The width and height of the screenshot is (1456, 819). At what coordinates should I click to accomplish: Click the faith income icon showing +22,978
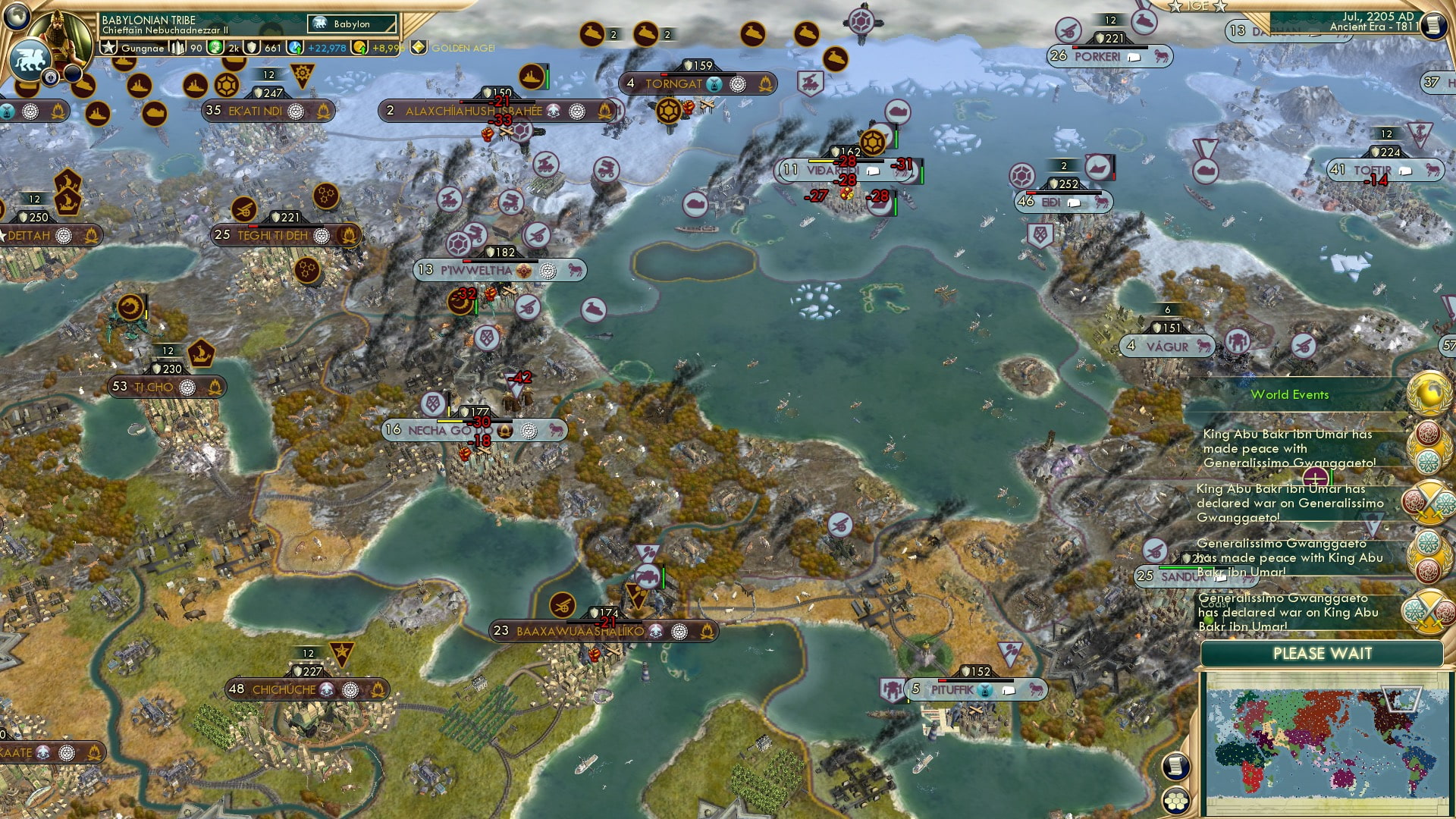coord(294,48)
